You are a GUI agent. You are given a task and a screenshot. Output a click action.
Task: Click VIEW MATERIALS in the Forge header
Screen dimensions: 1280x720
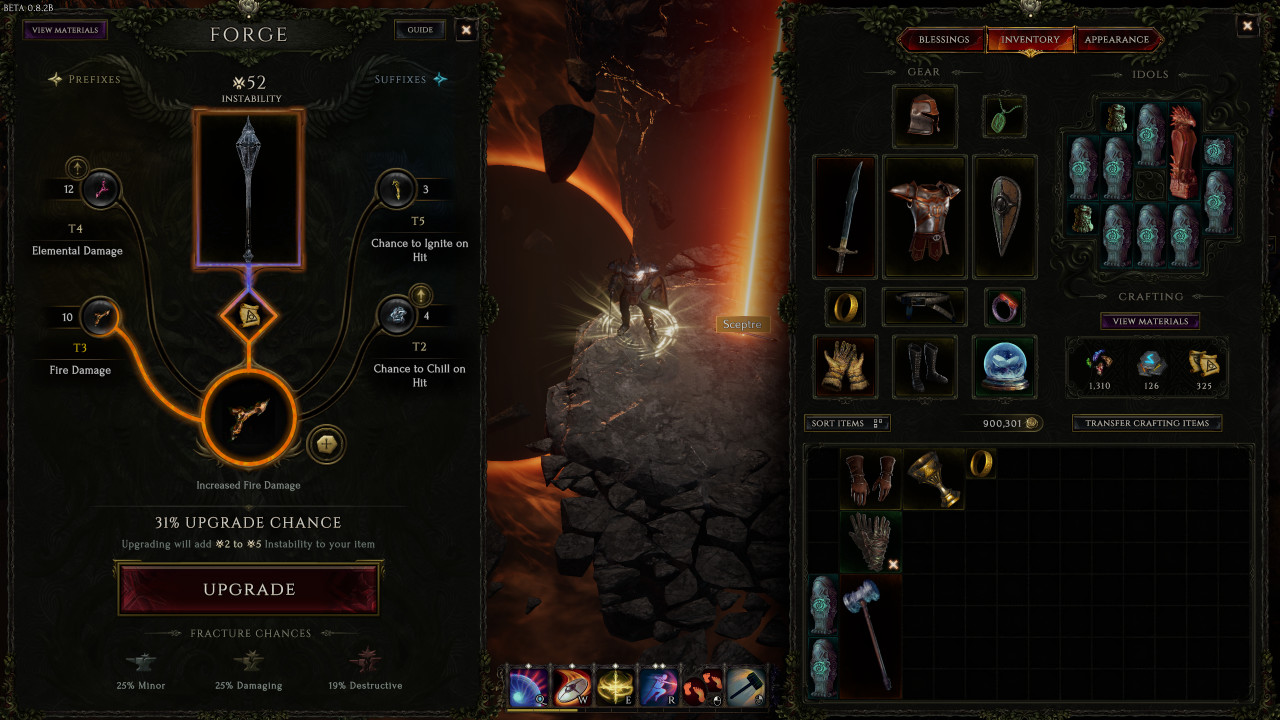62,29
